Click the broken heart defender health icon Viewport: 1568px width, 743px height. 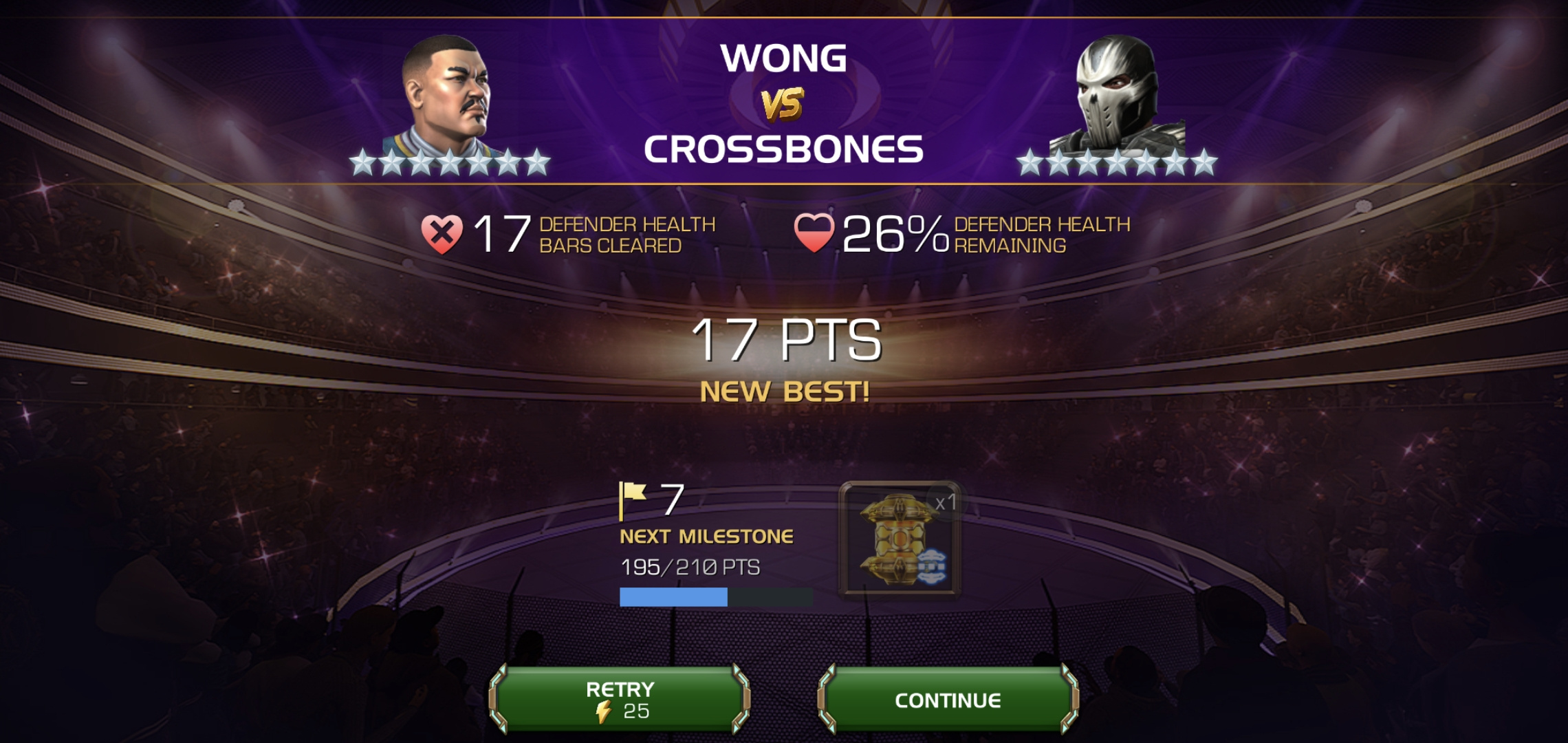click(x=444, y=234)
